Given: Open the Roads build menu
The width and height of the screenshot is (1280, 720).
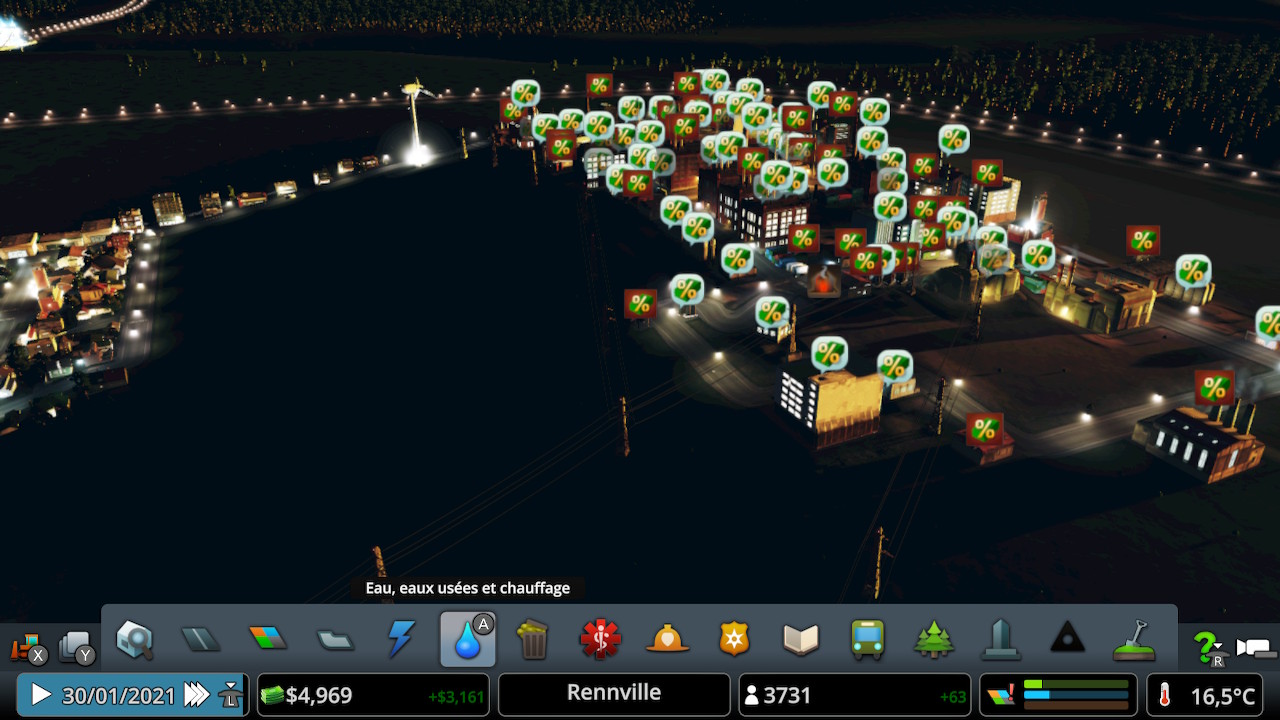Looking at the screenshot, I should [x=200, y=639].
